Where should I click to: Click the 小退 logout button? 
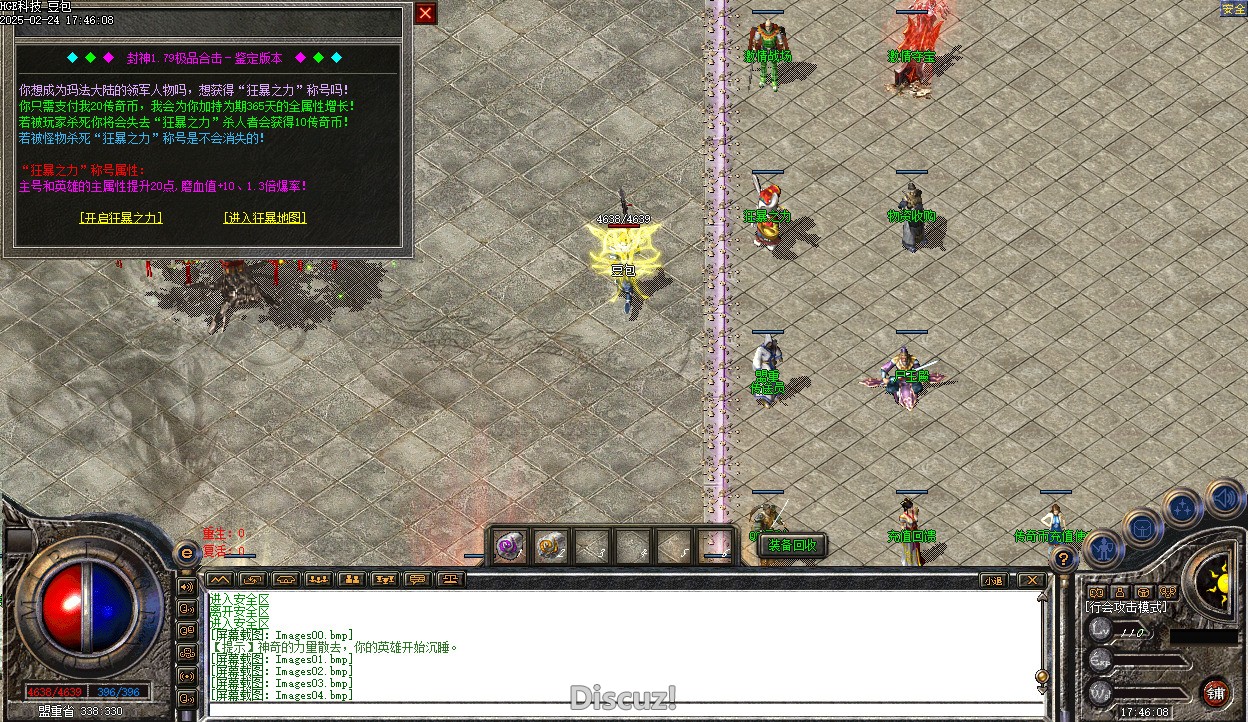pos(993,580)
